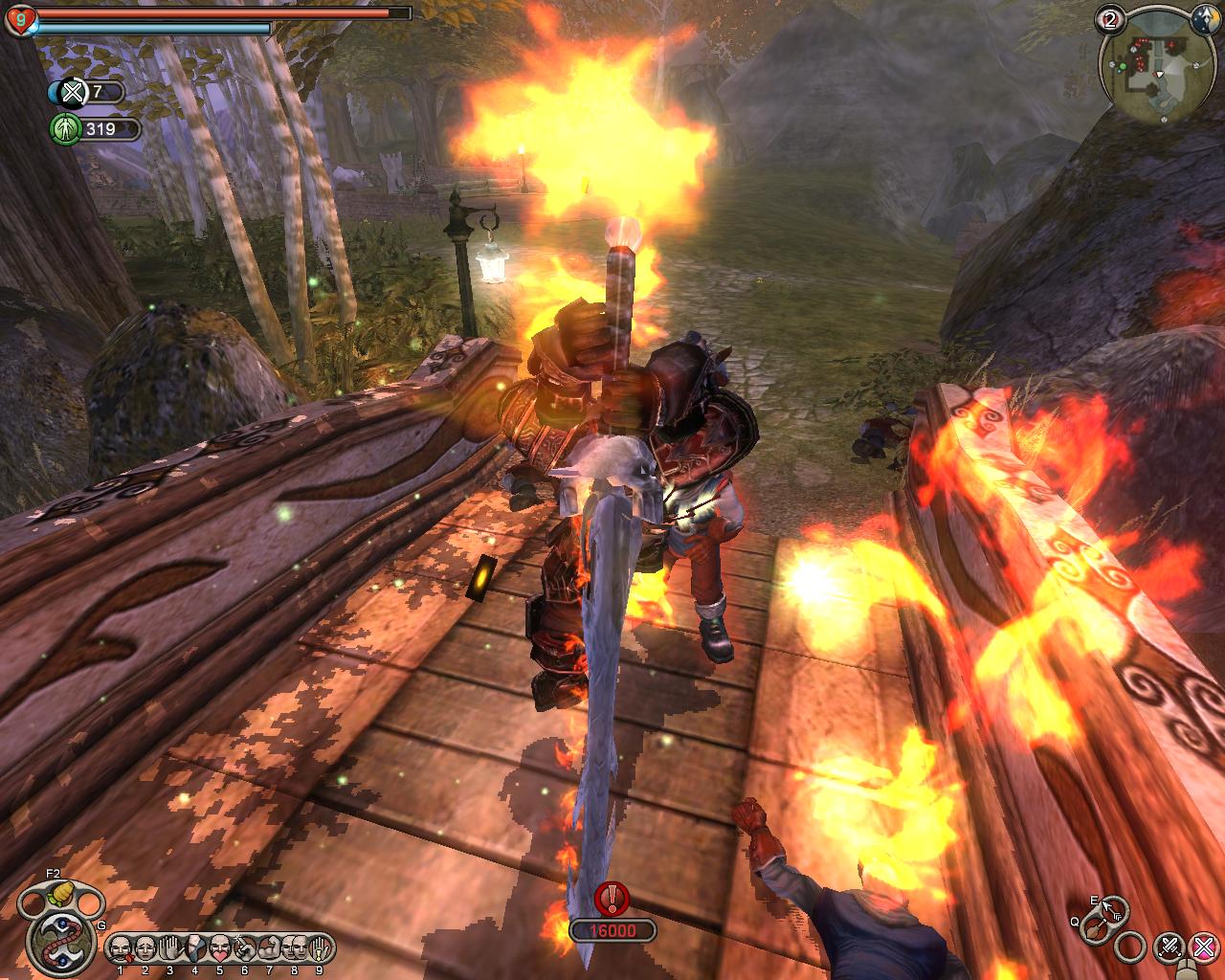This screenshot has width=1225, height=980.
Task: Select the two-faces expression
Action: [x=295, y=948]
